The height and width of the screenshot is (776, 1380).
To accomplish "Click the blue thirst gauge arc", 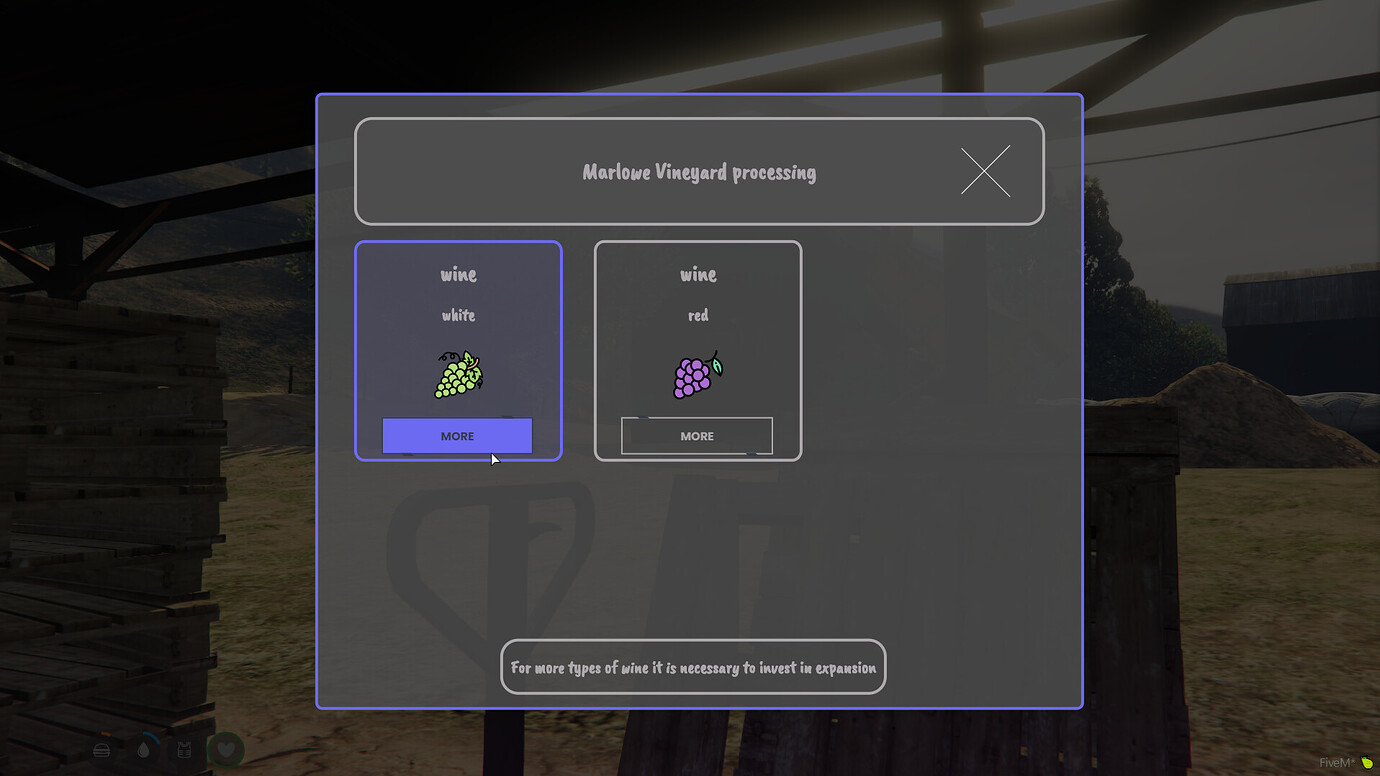I will click(x=151, y=737).
